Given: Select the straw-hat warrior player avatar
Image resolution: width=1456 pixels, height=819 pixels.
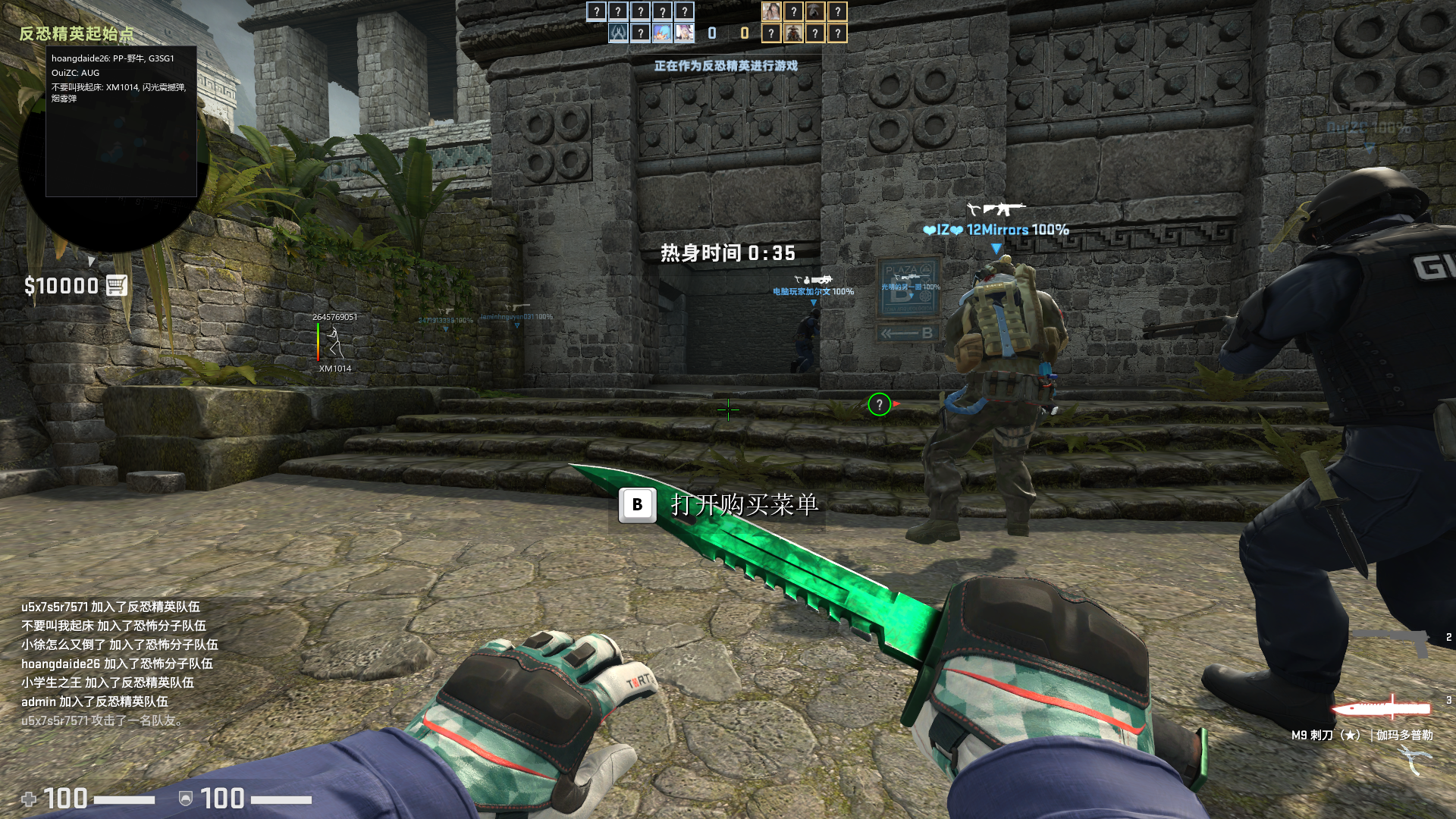Looking at the screenshot, I should (793, 33).
